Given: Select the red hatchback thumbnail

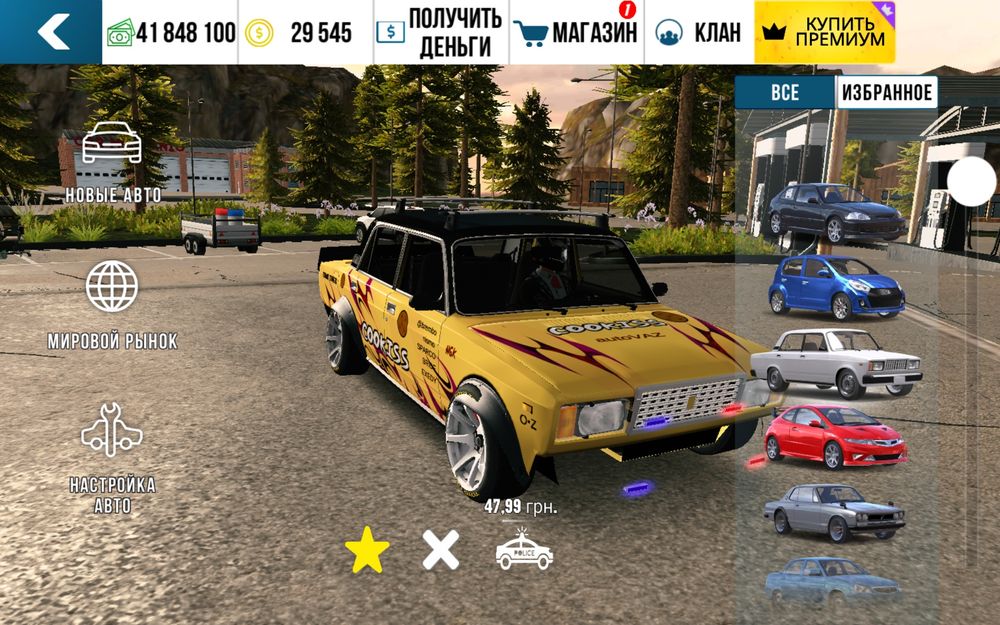Looking at the screenshot, I should 836,436.
